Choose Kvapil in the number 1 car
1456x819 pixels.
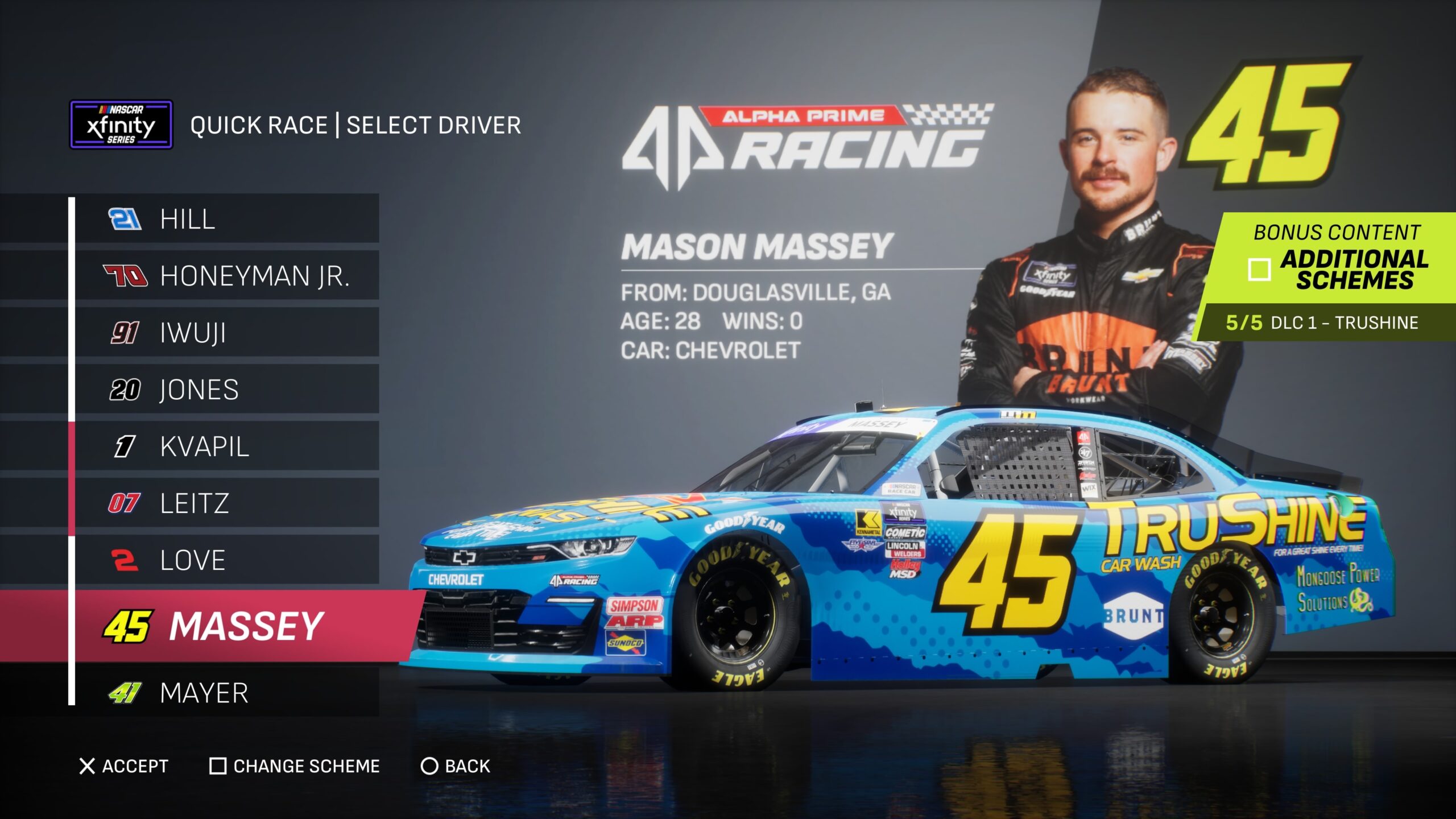226,446
